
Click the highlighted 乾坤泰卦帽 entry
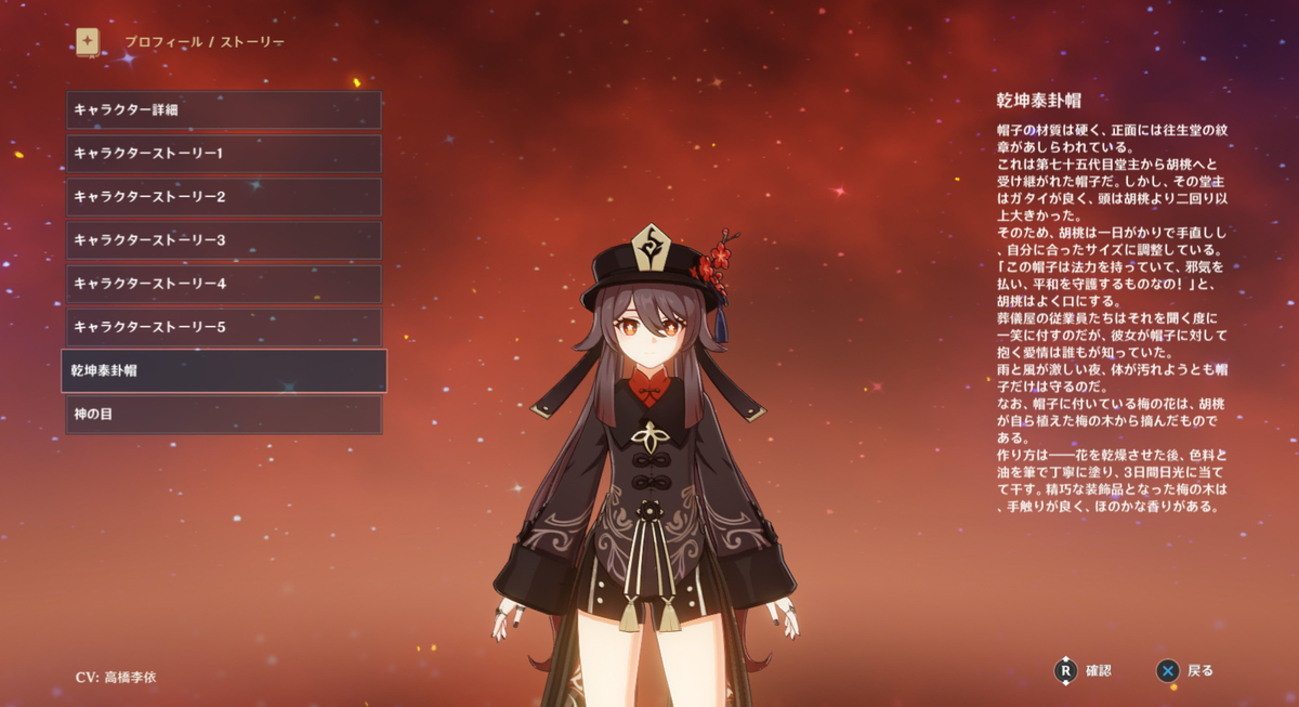(x=224, y=370)
